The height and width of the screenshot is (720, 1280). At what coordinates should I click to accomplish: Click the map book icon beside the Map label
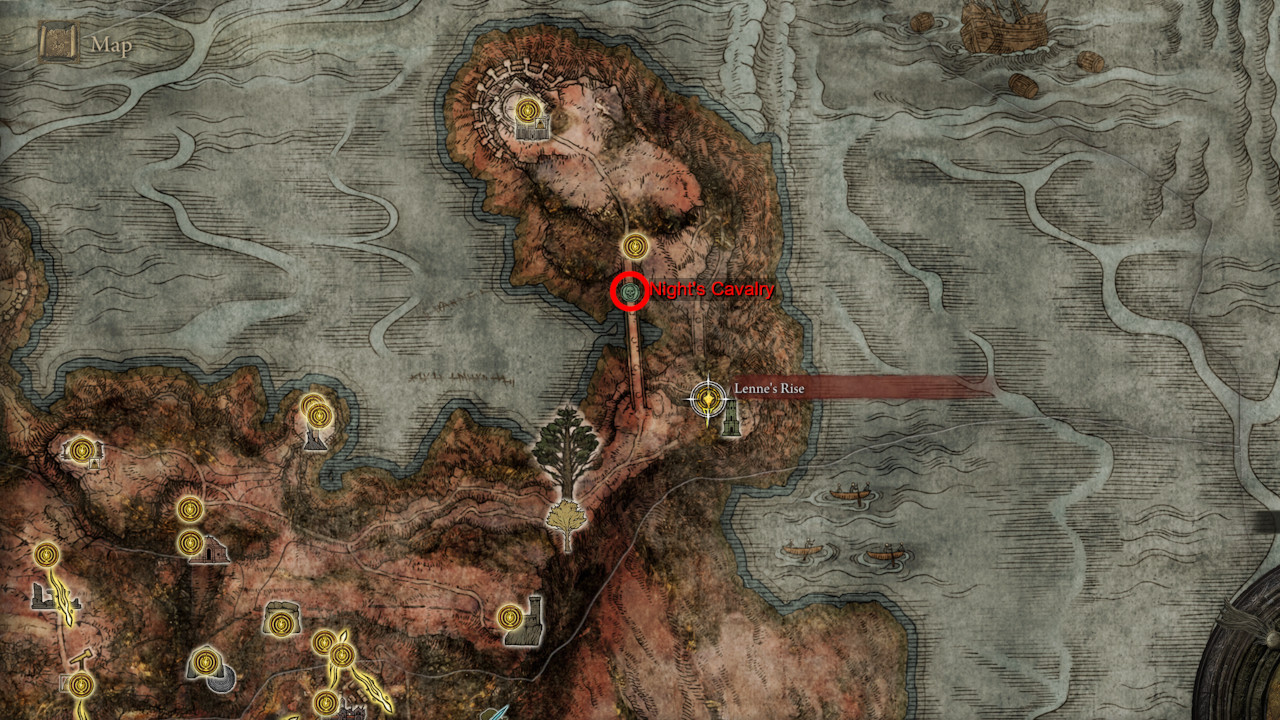[x=57, y=43]
